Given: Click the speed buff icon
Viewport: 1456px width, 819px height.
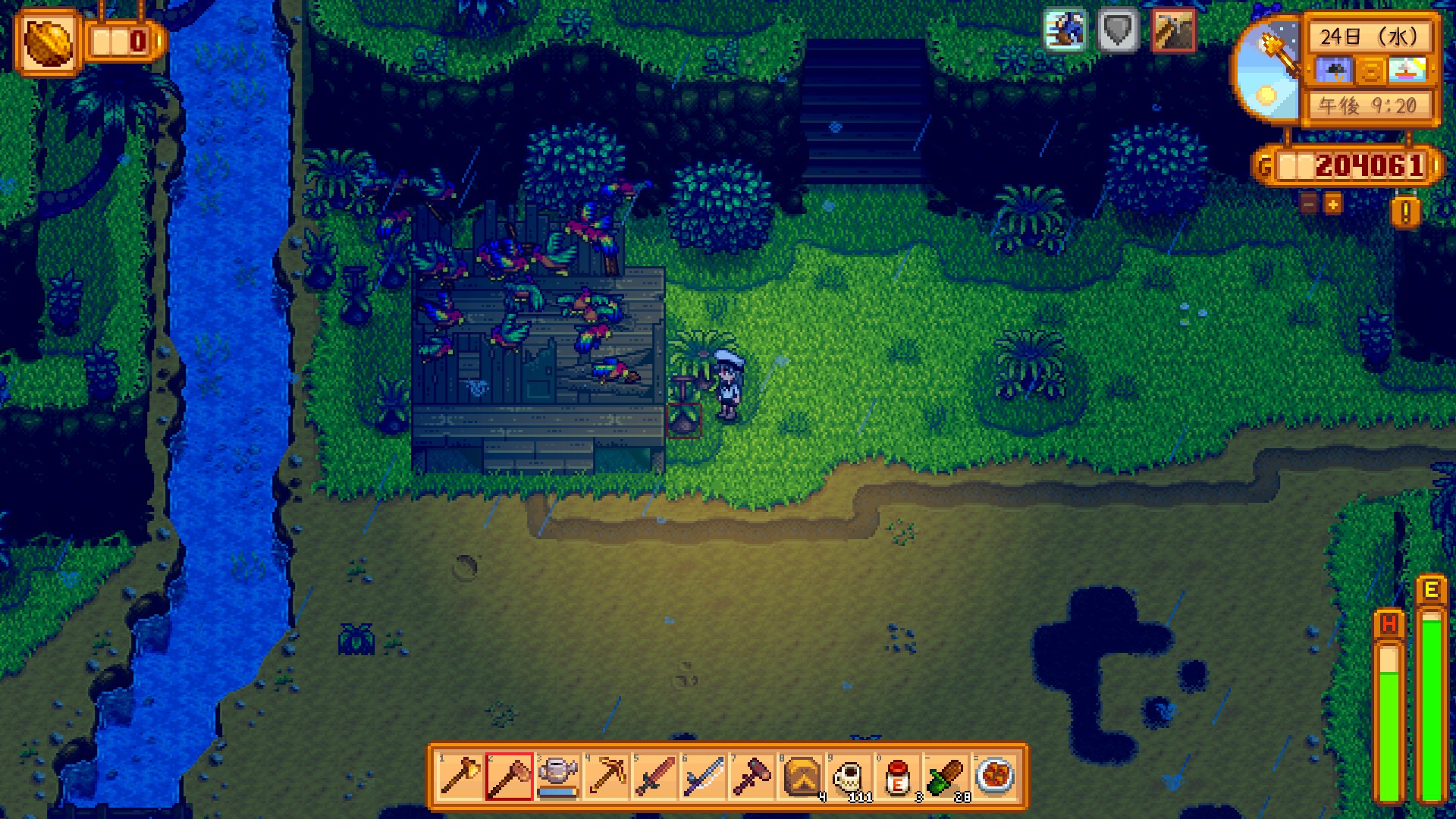Looking at the screenshot, I should pos(1065,30).
